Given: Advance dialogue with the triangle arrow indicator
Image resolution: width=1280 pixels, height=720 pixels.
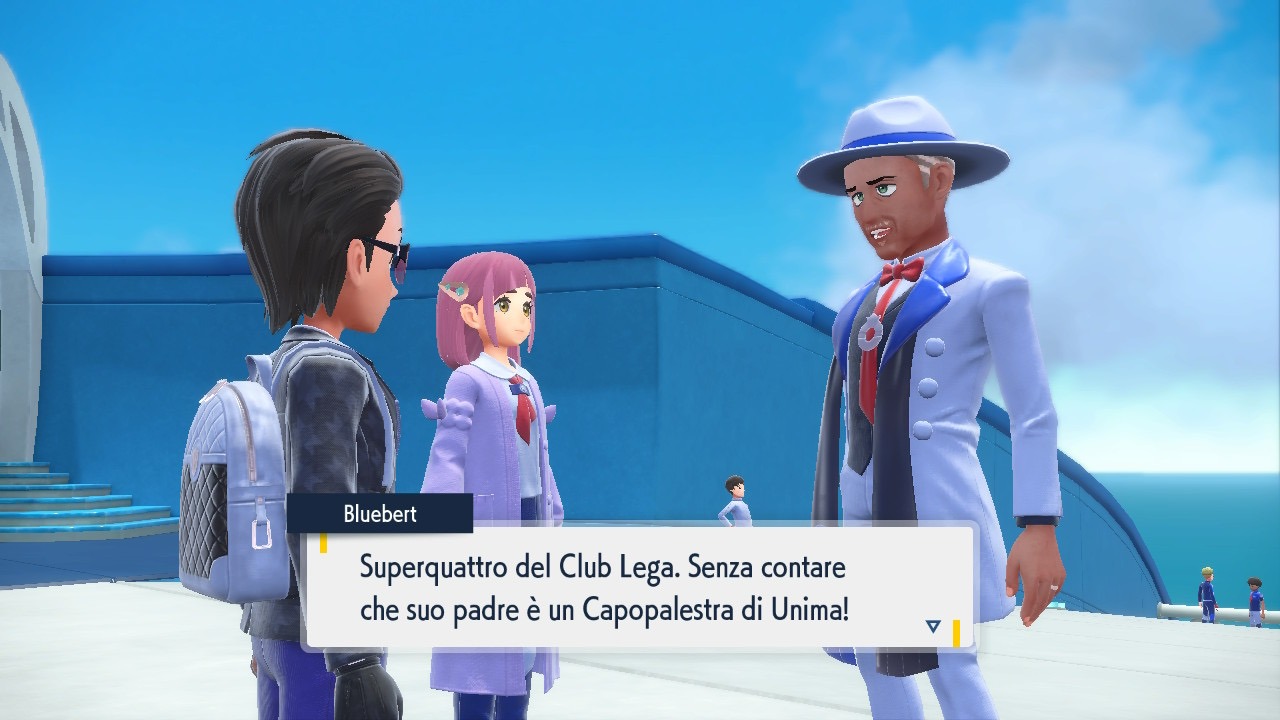Looking at the screenshot, I should click(933, 626).
